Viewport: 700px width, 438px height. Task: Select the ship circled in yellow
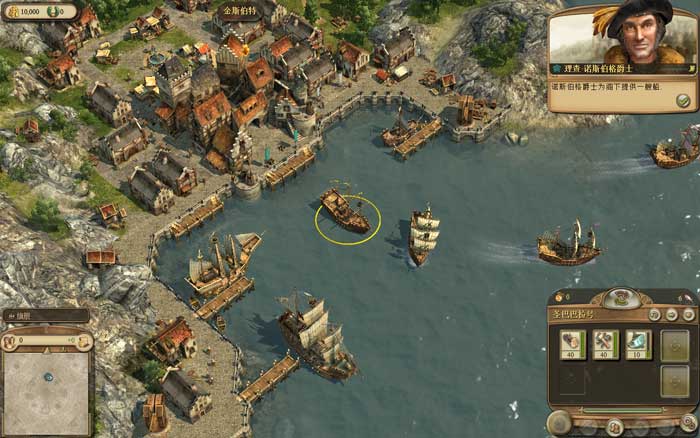[x=346, y=211]
